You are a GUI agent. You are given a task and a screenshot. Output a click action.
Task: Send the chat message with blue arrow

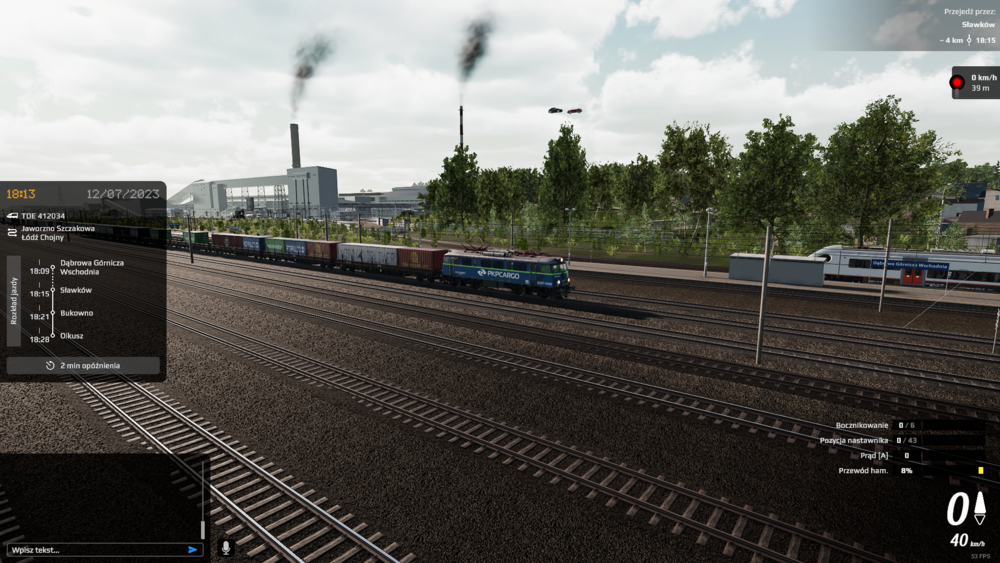pyautogui.click(x=193, y=549)
